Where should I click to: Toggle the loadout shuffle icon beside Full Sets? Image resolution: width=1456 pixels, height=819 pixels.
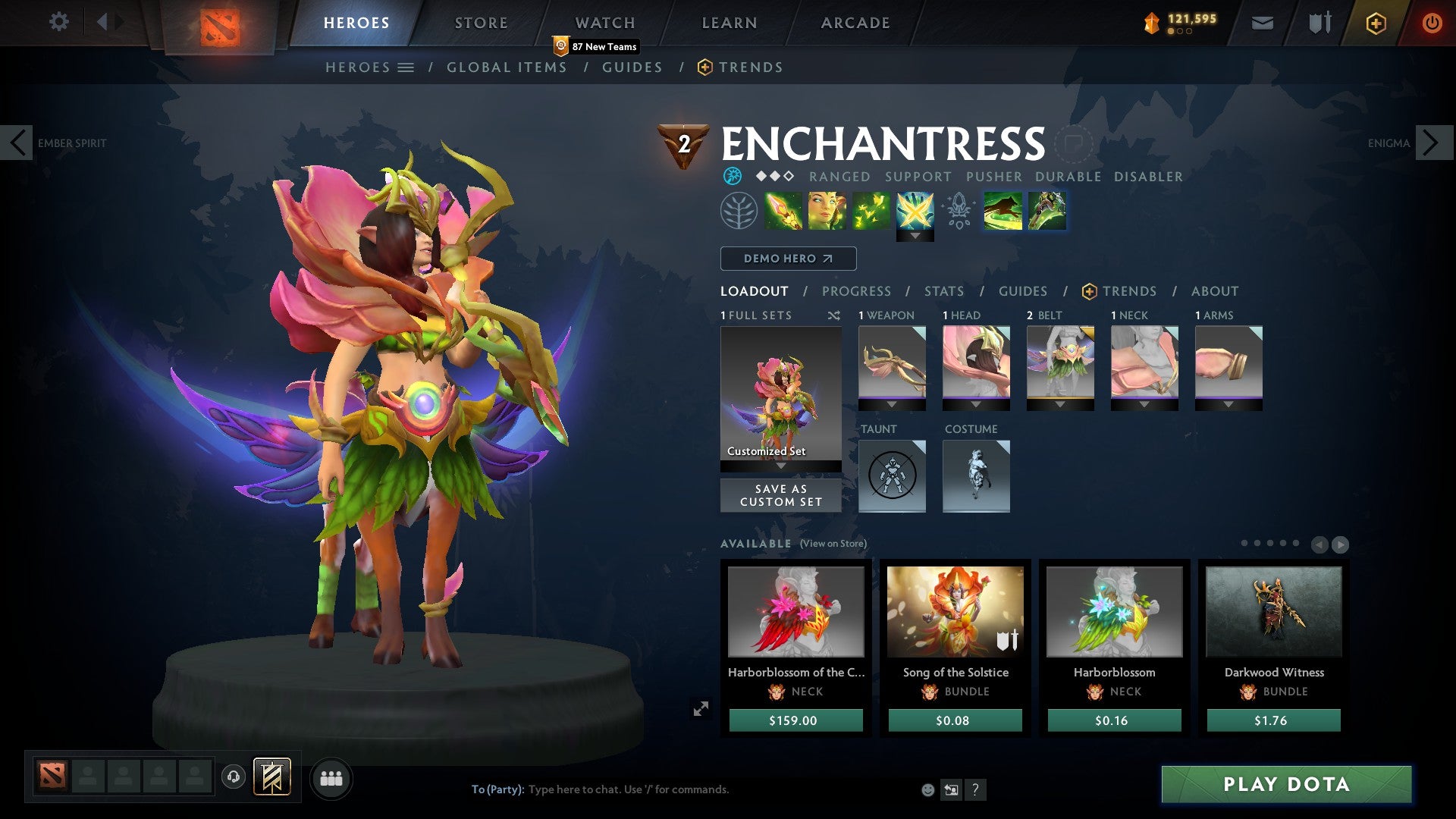[x=834, y=315]
